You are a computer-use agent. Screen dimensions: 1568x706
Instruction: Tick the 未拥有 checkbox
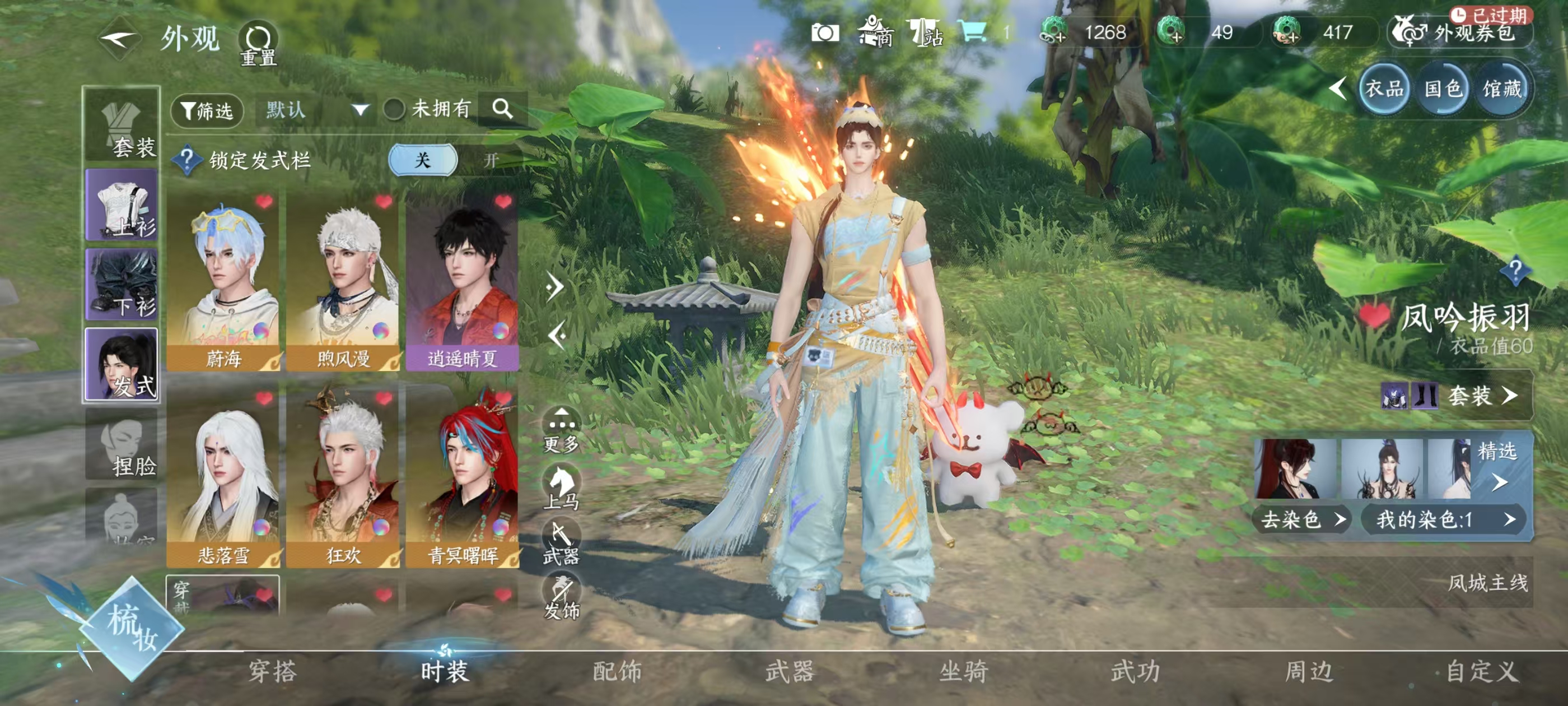394,110
